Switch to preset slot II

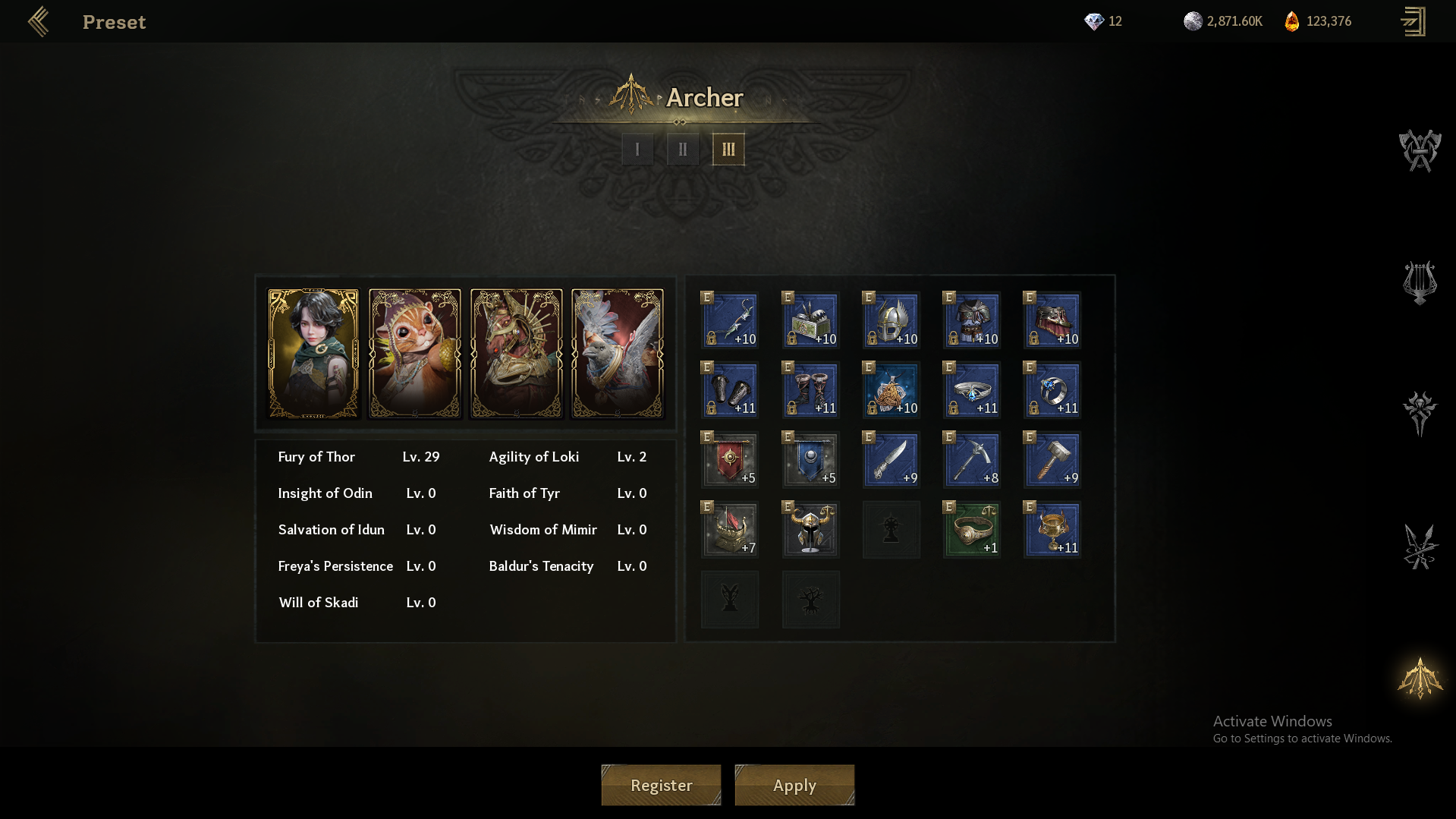683,150
